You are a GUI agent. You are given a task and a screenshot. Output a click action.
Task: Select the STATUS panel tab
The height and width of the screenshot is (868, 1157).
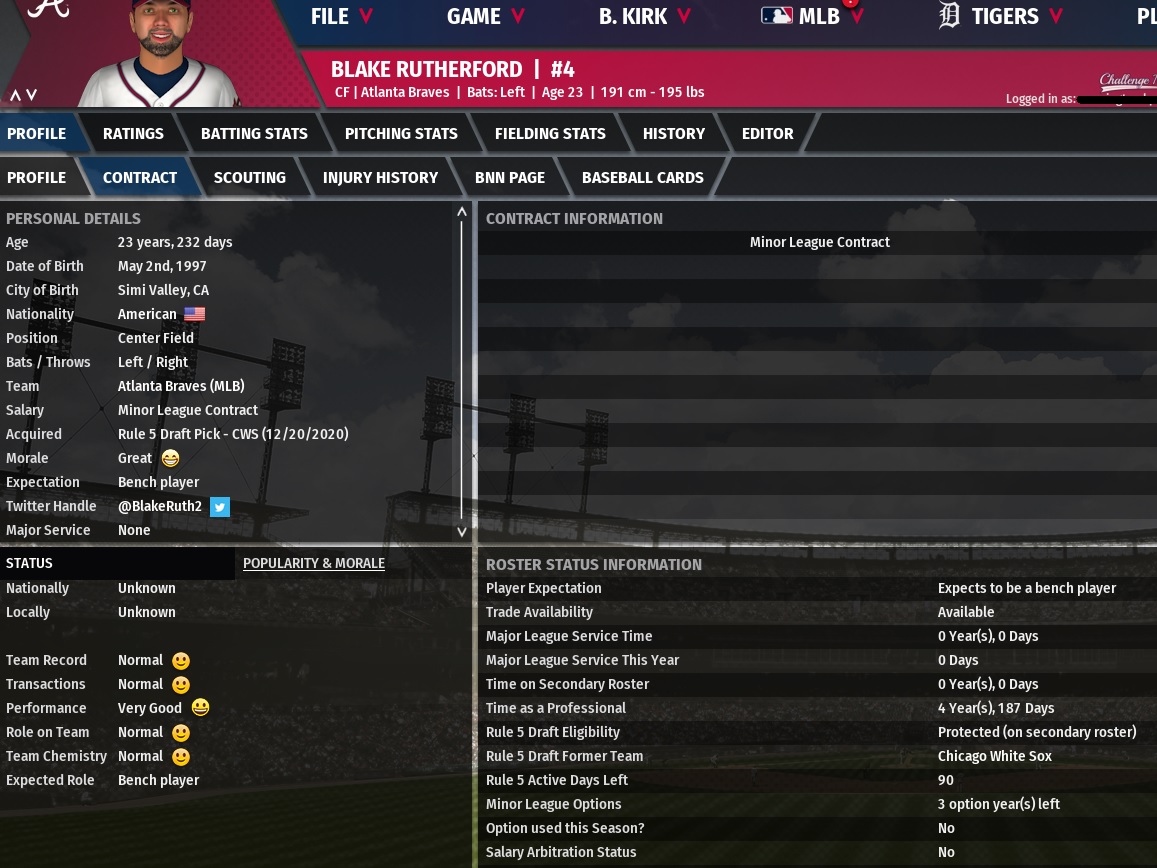pyautogui.click(x=30, y=563)
